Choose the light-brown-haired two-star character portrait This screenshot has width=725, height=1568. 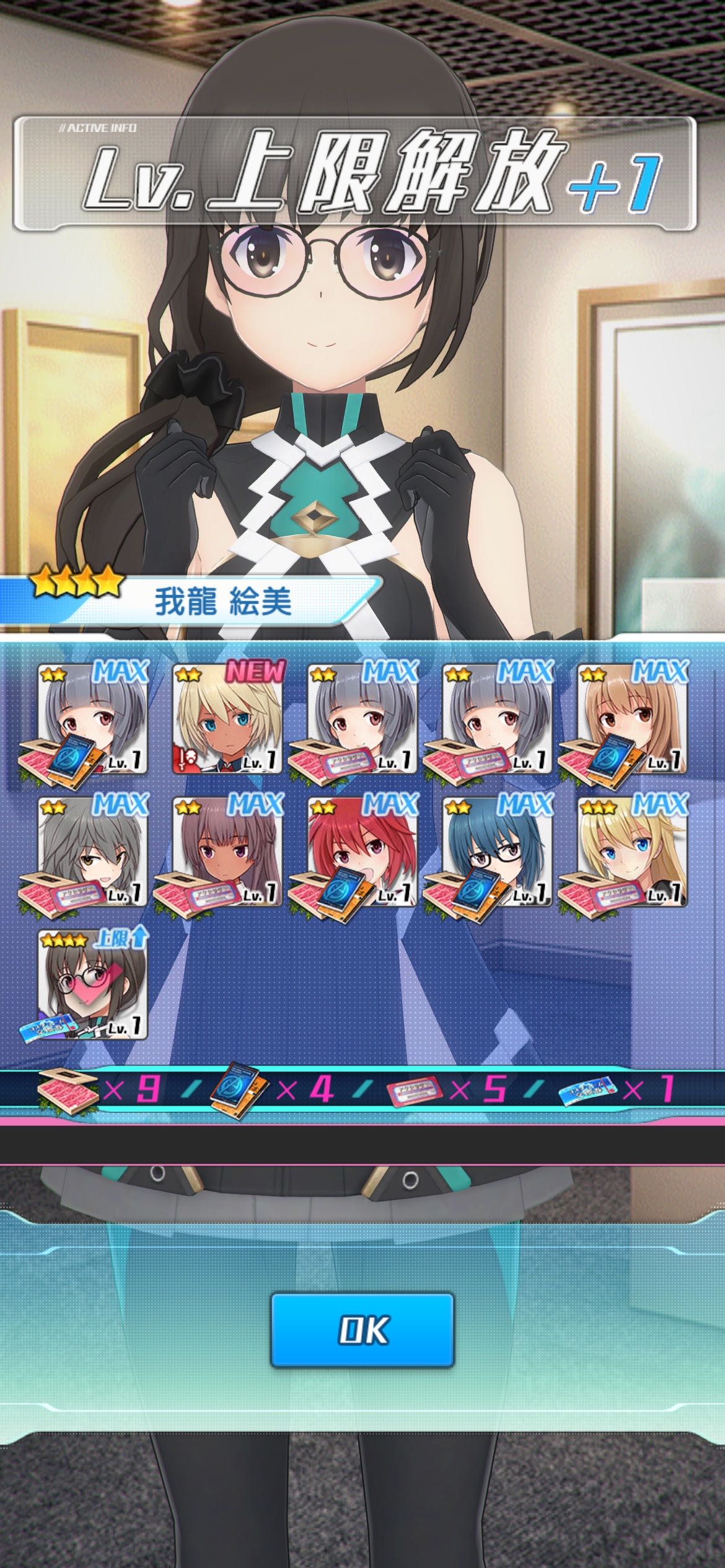(632, 719)
